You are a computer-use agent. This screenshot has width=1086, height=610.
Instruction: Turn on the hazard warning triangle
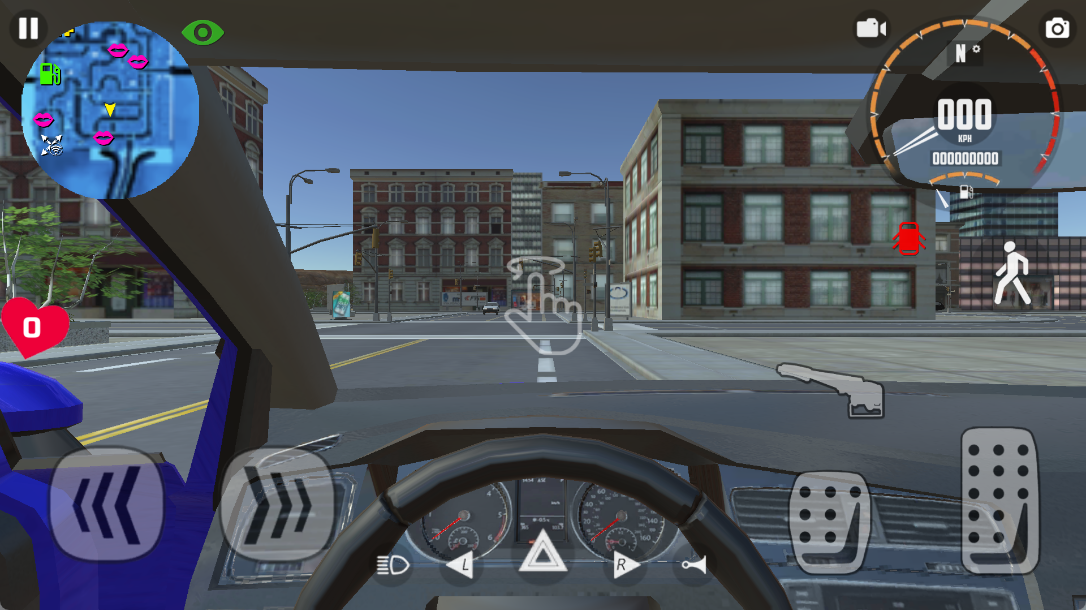(543, 554)
